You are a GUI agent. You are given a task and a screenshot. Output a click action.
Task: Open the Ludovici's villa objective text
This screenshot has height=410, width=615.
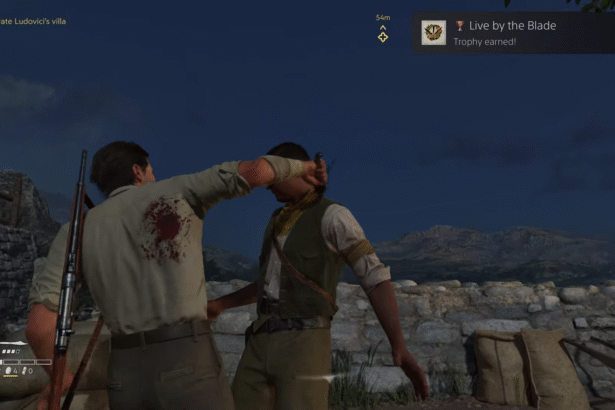36,21
